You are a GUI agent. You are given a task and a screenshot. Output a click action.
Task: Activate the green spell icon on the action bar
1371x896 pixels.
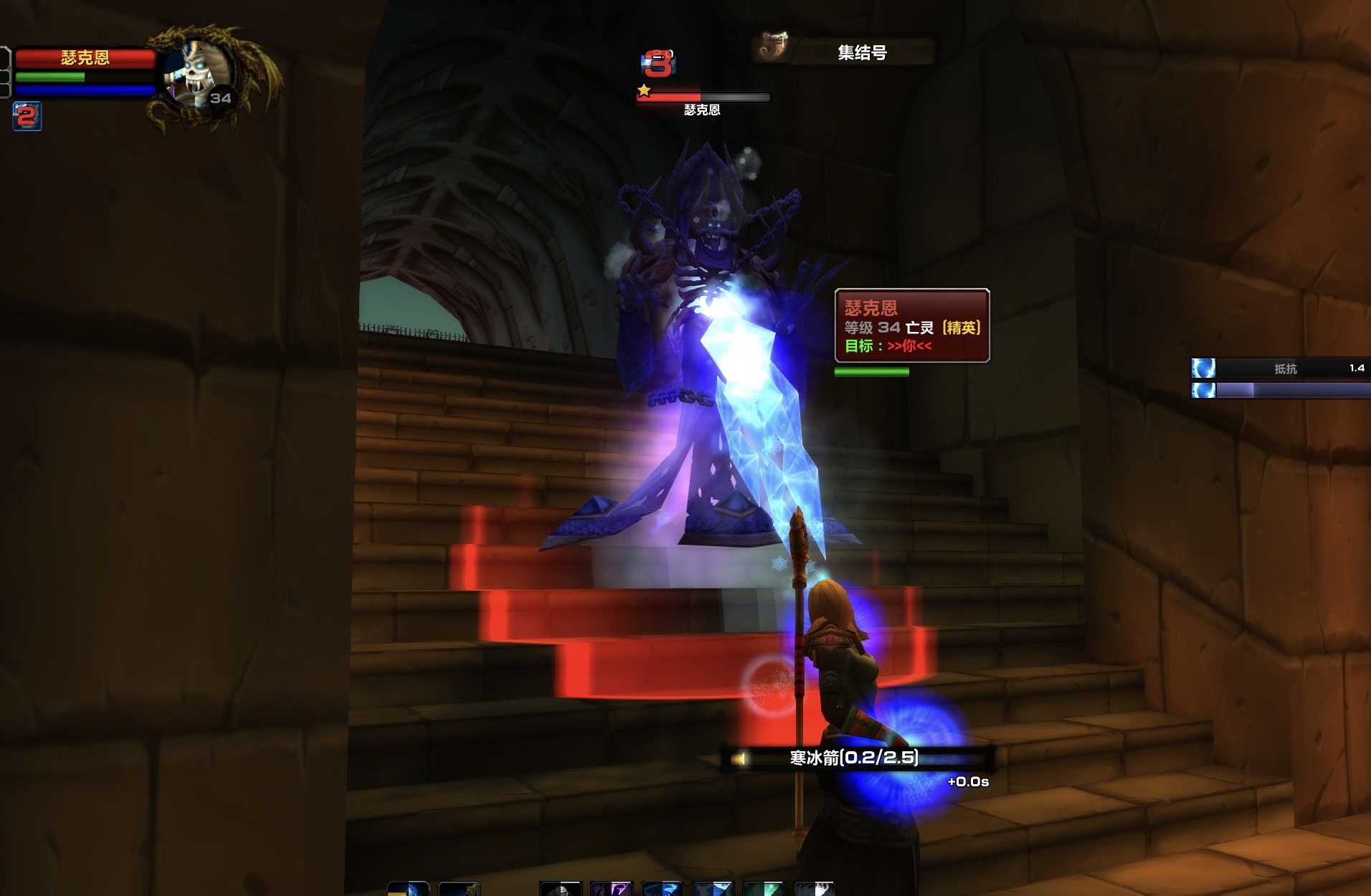(763, 889)
